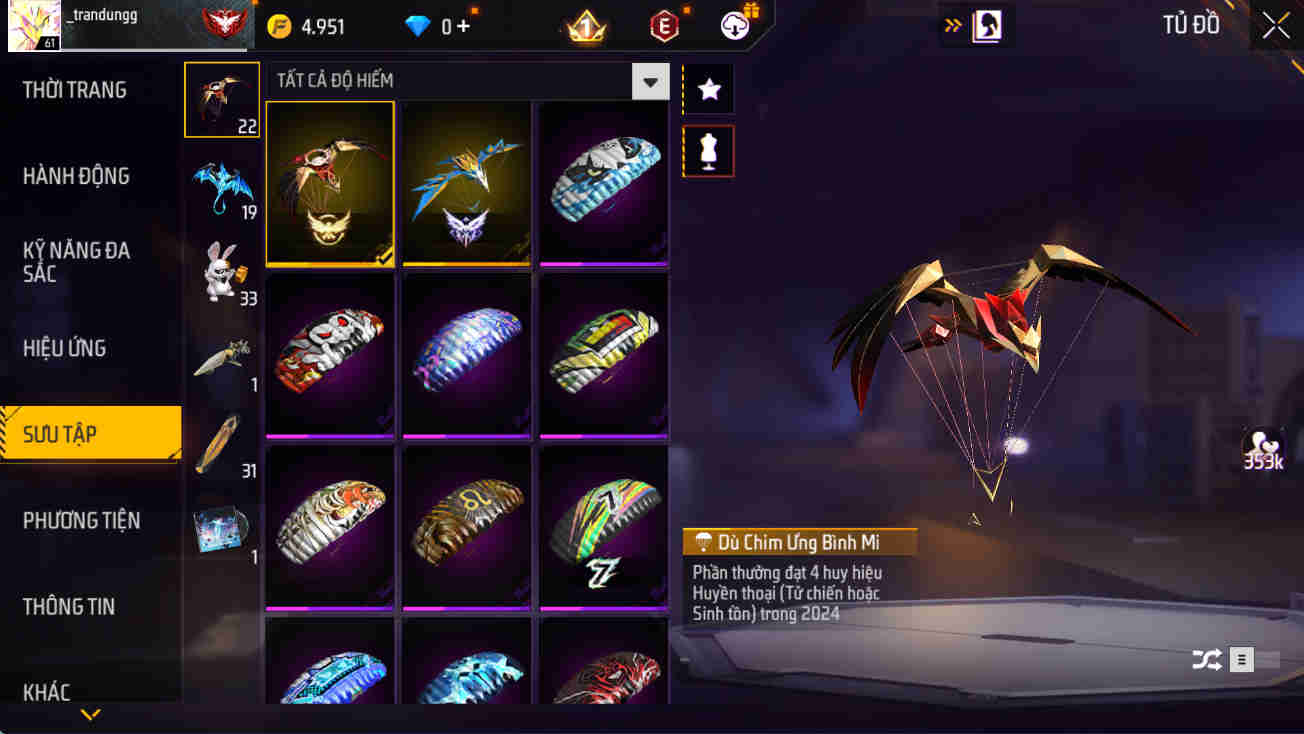Image resolution: width=1304 pixels, height=734 pixels.
Task: Open the Tất cả độ hiếm rarity dropdown
Action: (650, 81)
